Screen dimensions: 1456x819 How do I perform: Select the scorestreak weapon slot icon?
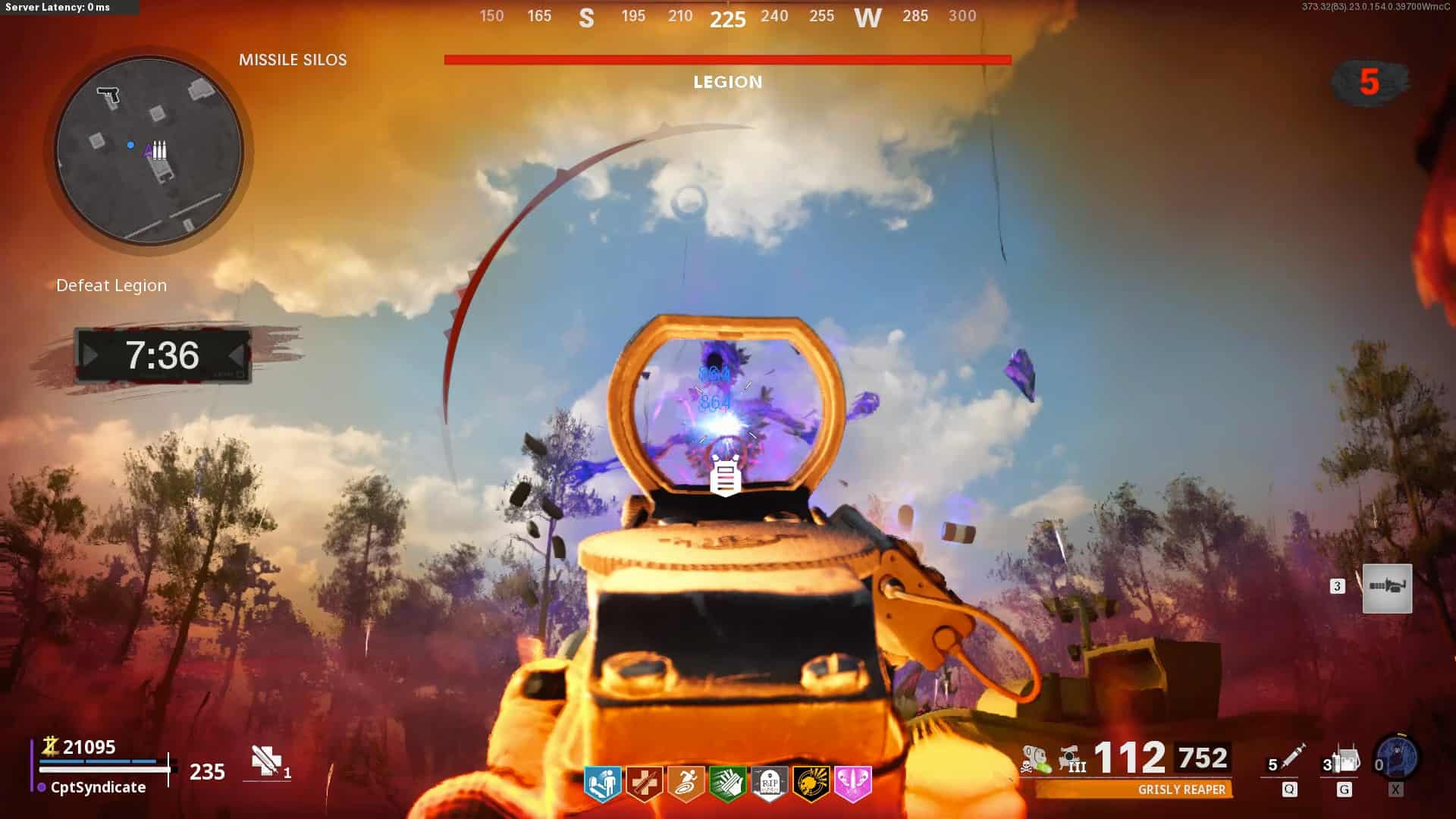[1387, 588]
